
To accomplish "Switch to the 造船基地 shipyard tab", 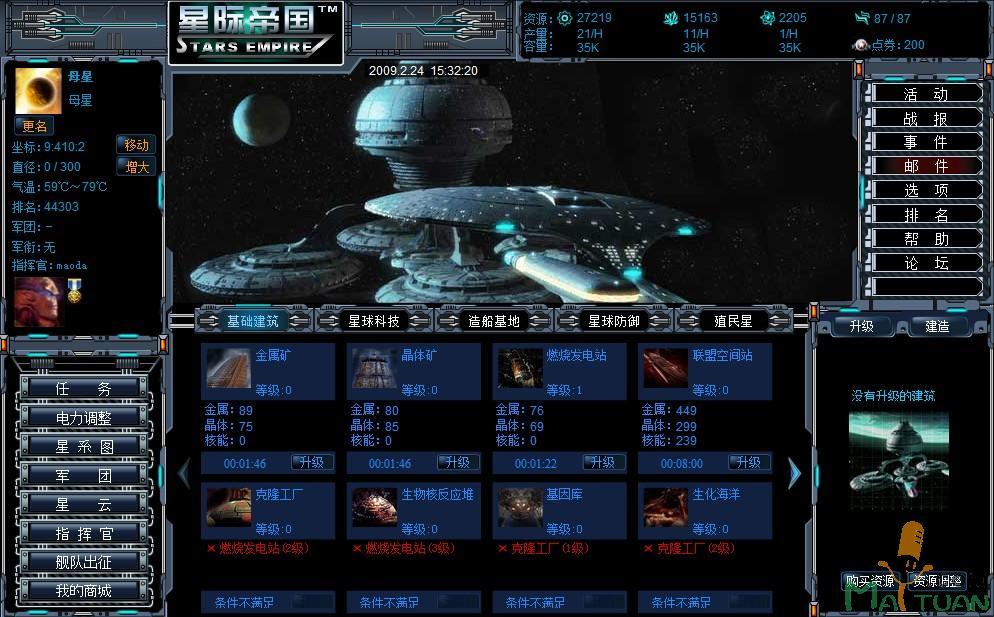I will pos(494,321).
